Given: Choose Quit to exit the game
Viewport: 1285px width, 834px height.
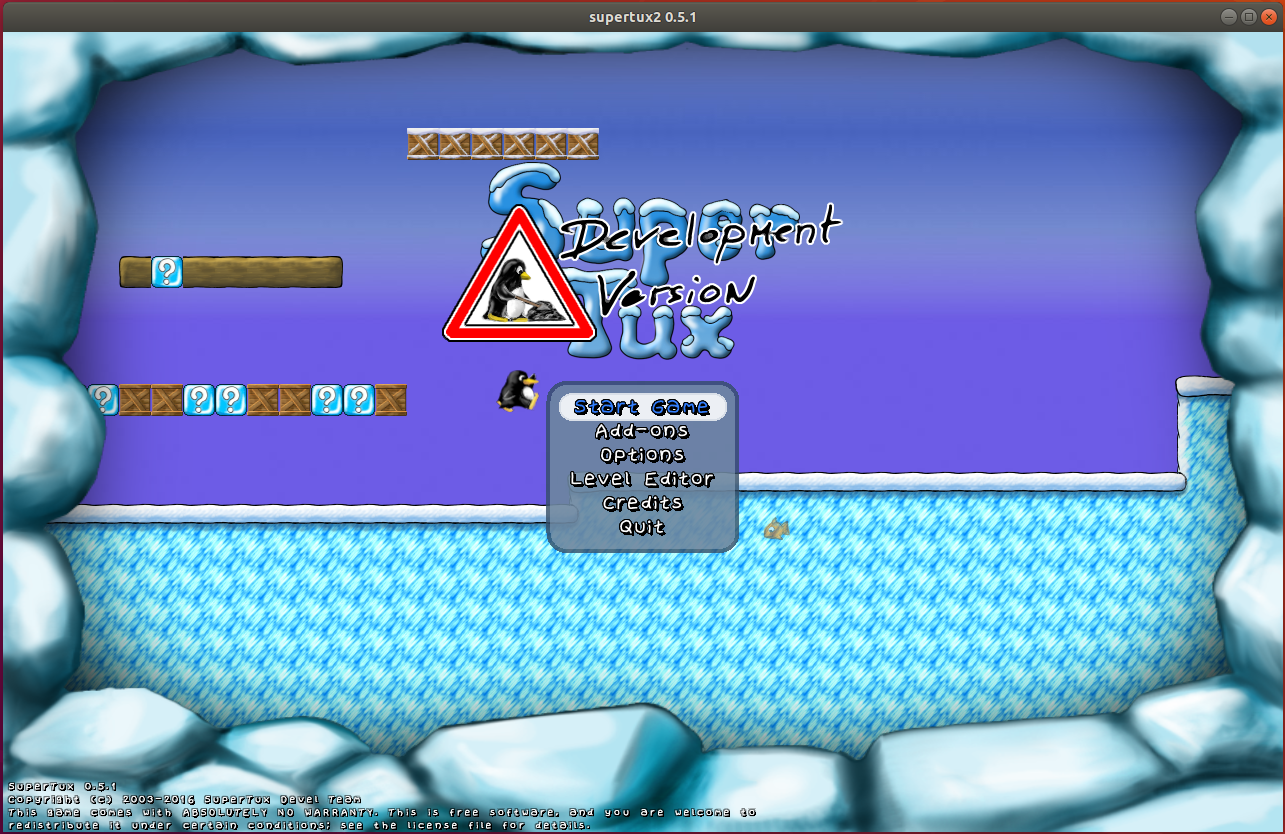Looking at the screenshot, I should tap(642, 527).
